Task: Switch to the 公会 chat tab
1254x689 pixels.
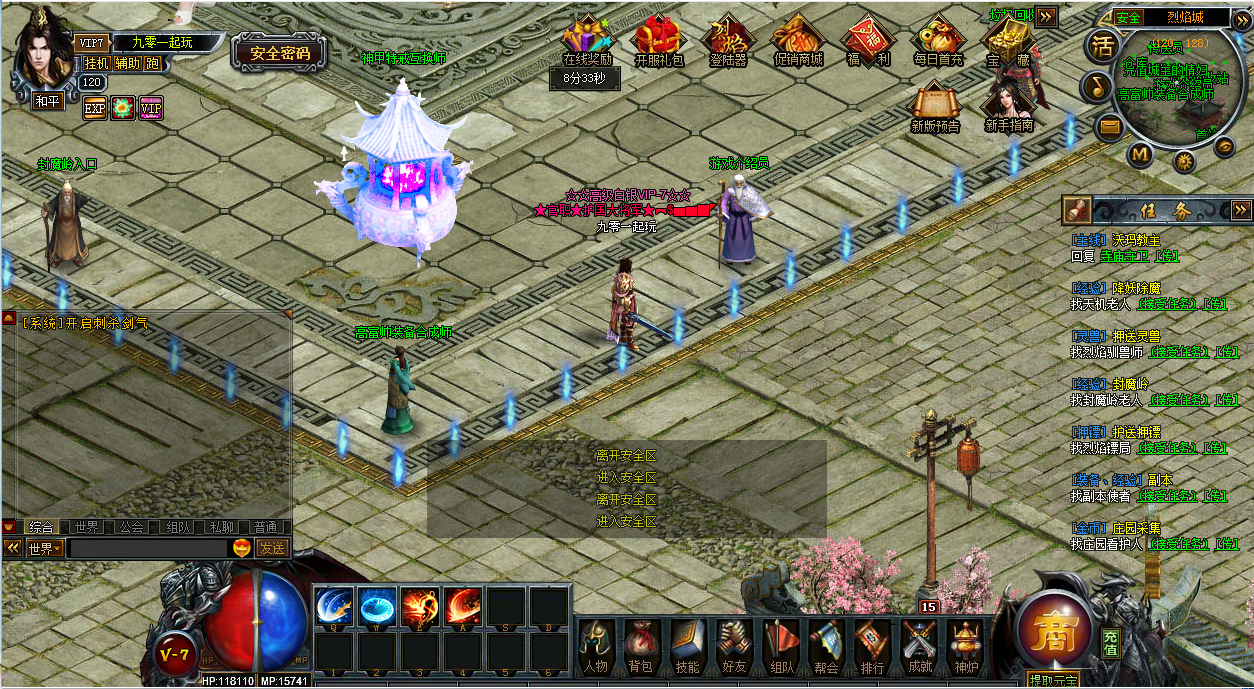Action: pos(131,527)
